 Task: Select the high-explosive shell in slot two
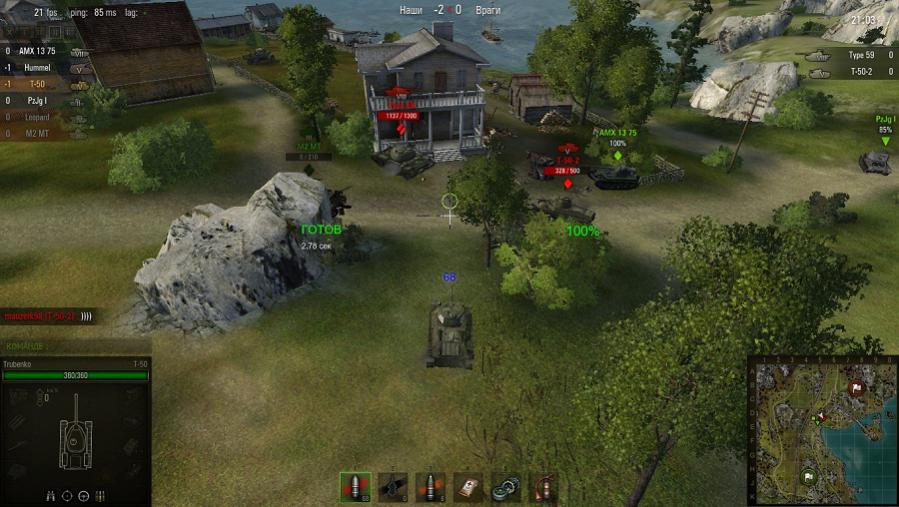pos(393,487)
